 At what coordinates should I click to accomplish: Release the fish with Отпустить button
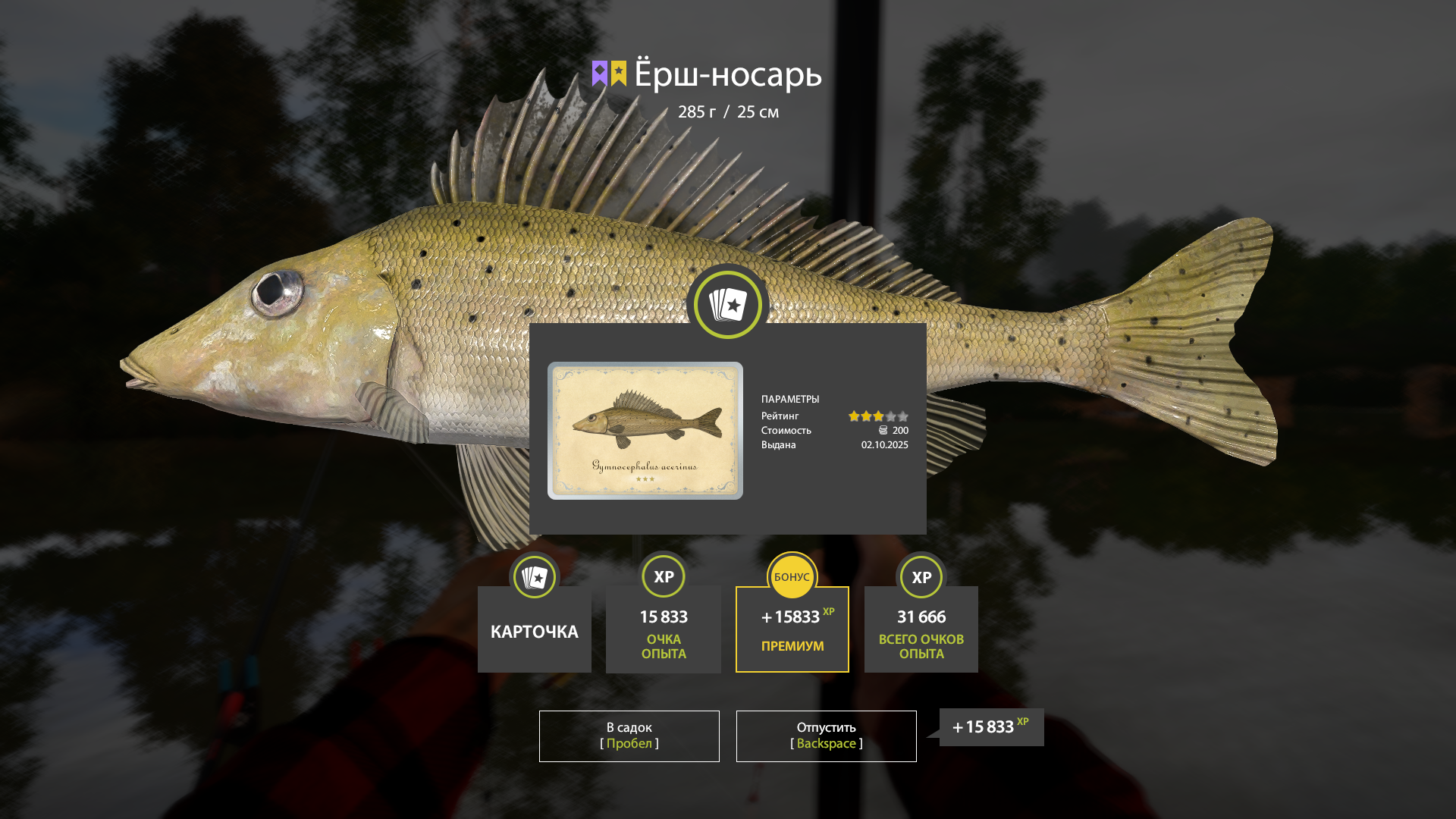click(x=826, y=736)
